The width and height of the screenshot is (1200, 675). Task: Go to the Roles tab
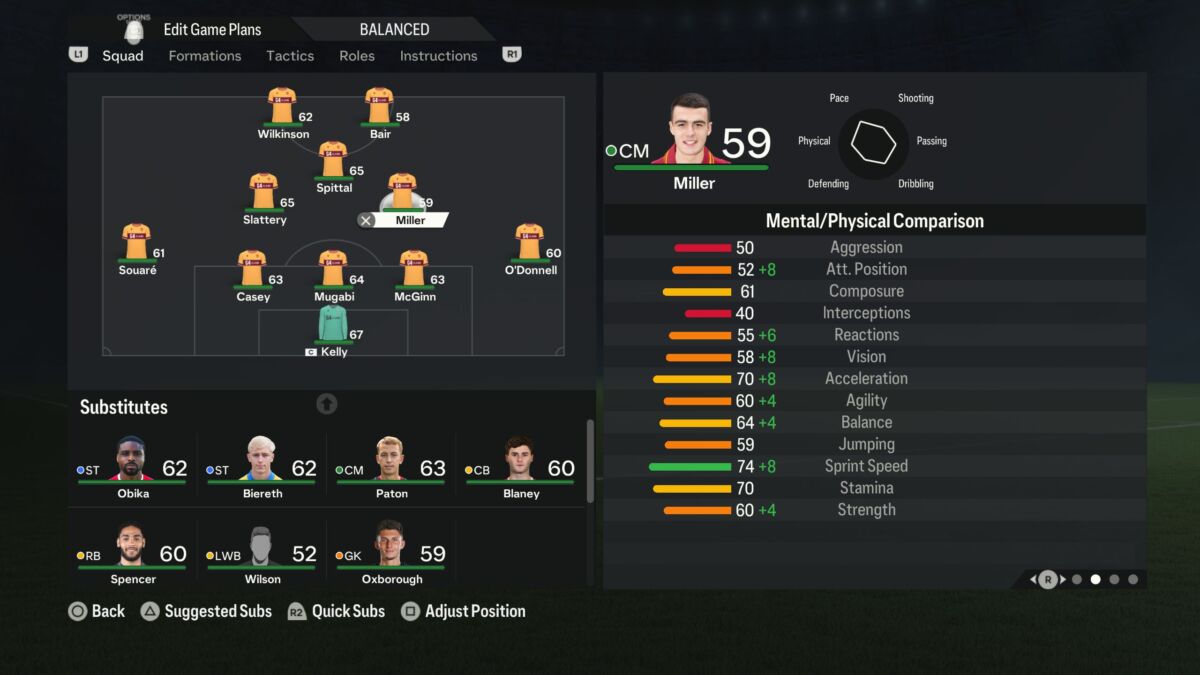(357, 56)
